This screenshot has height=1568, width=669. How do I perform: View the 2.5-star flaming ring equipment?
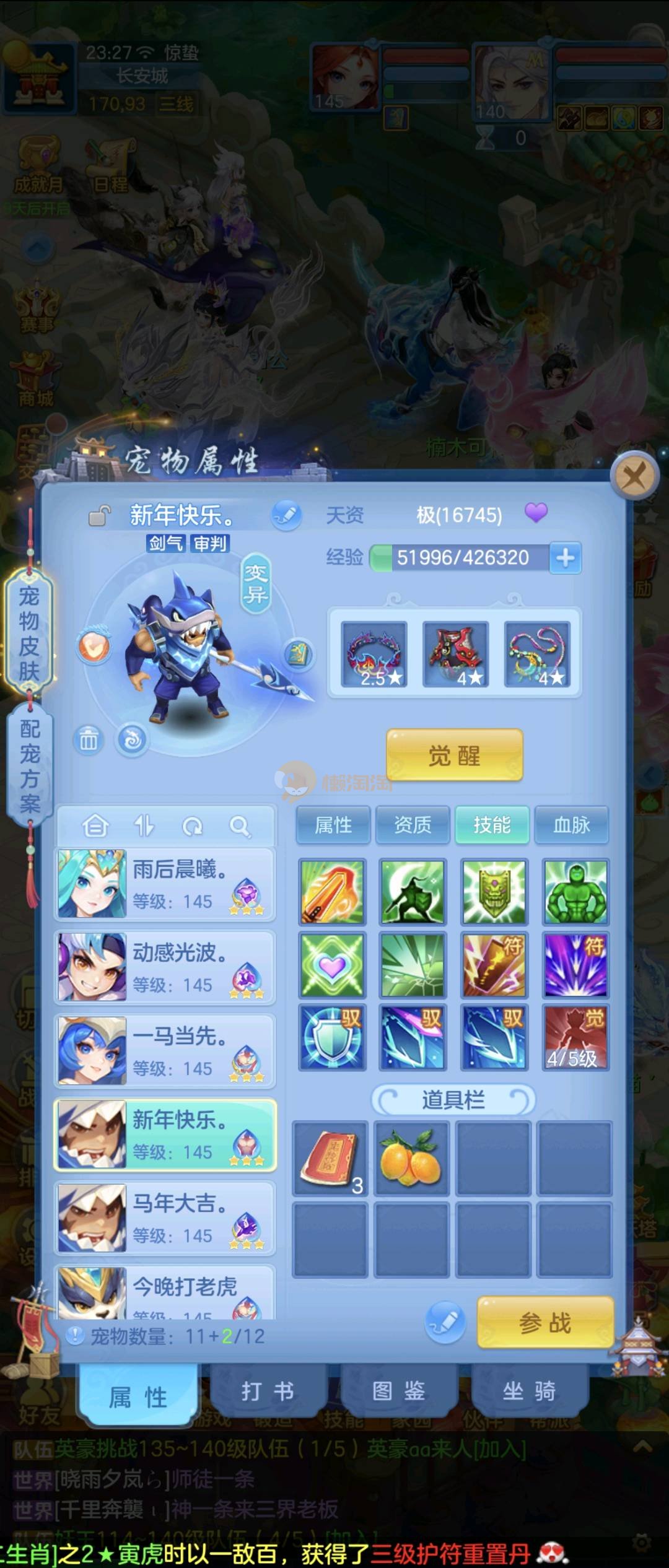(374, 655)
